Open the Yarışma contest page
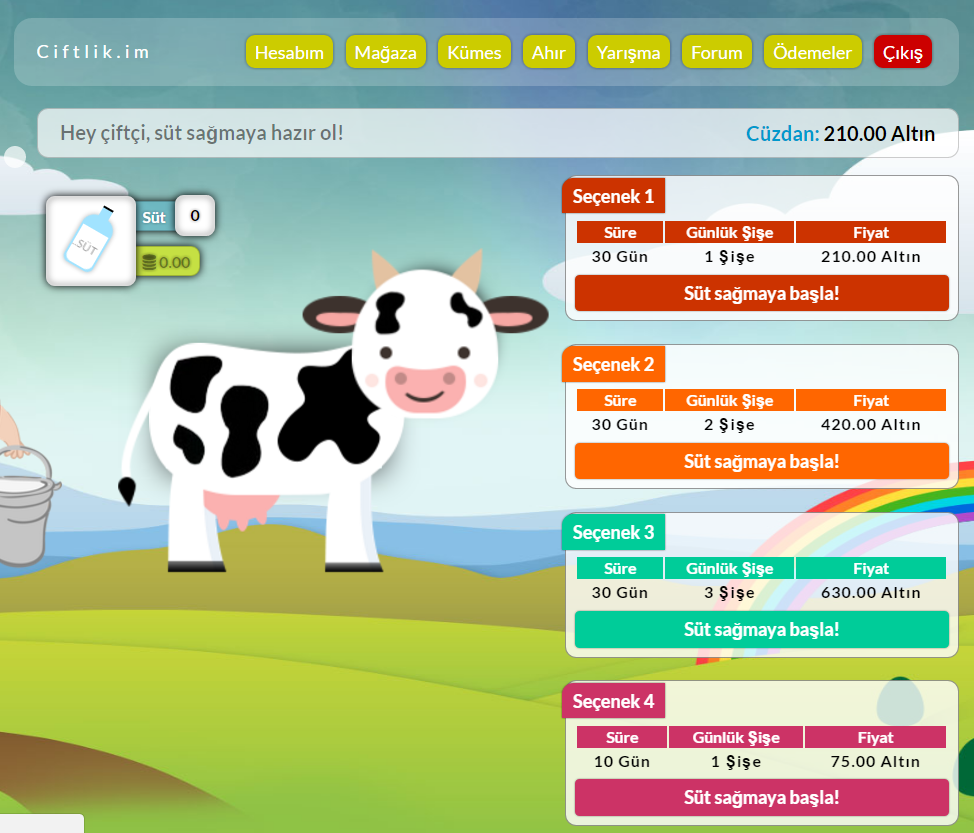Image resolution: width=974 pixels, height=833 pixels. coord(629,53)
